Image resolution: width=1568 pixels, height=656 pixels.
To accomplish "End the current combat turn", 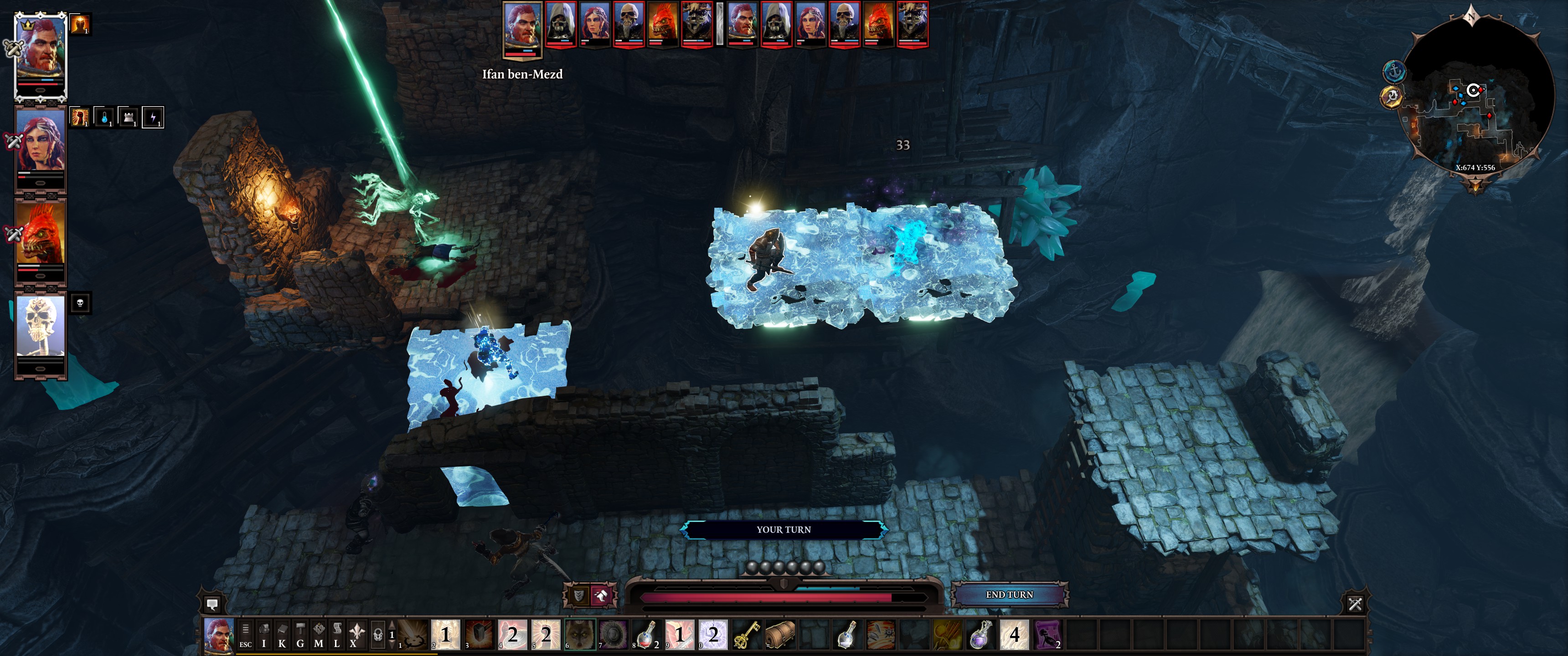I will 1009,594.
